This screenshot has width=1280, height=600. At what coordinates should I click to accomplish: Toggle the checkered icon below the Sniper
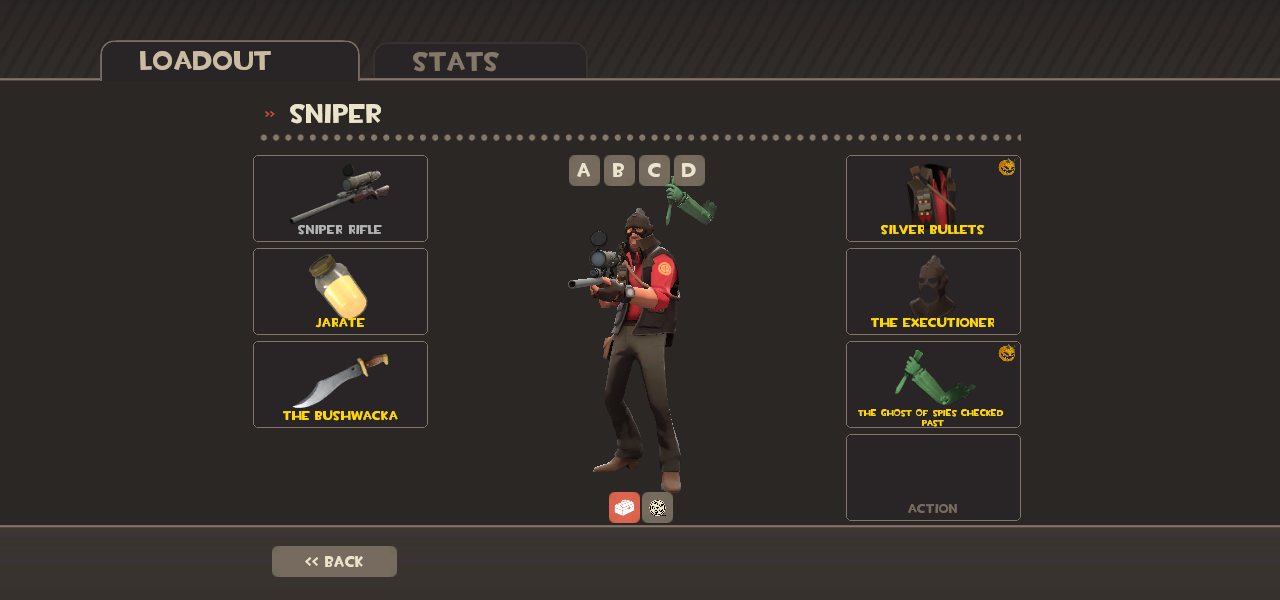coord(657,507)
